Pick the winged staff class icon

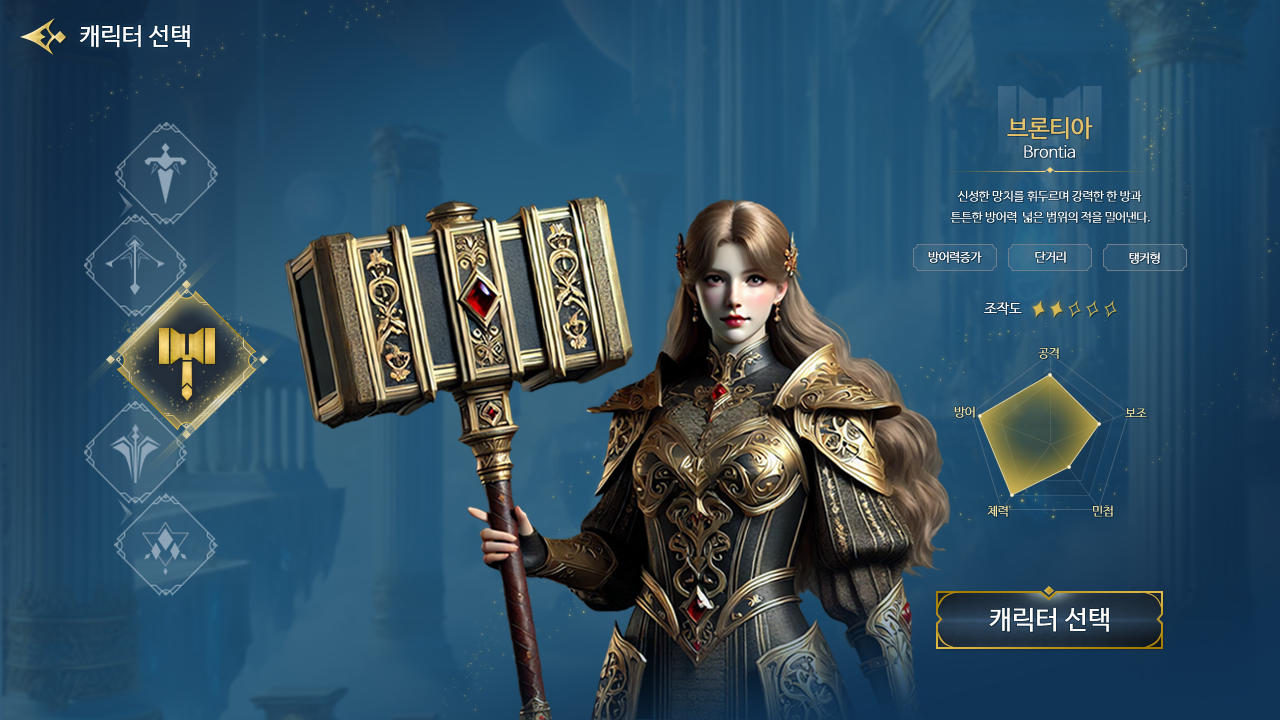click(135, 452)
